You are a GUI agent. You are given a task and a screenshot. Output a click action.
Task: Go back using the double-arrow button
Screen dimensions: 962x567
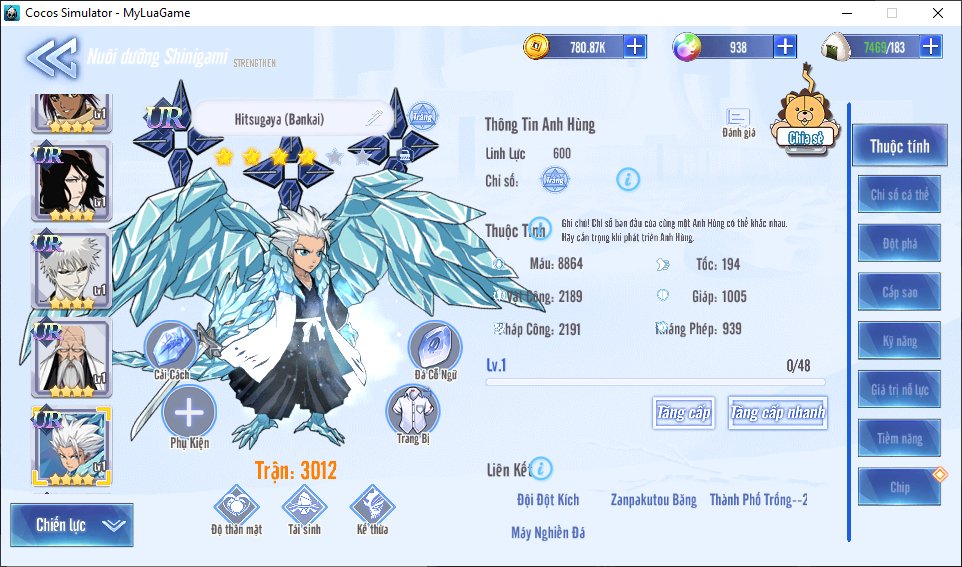(x=50, y=57)
